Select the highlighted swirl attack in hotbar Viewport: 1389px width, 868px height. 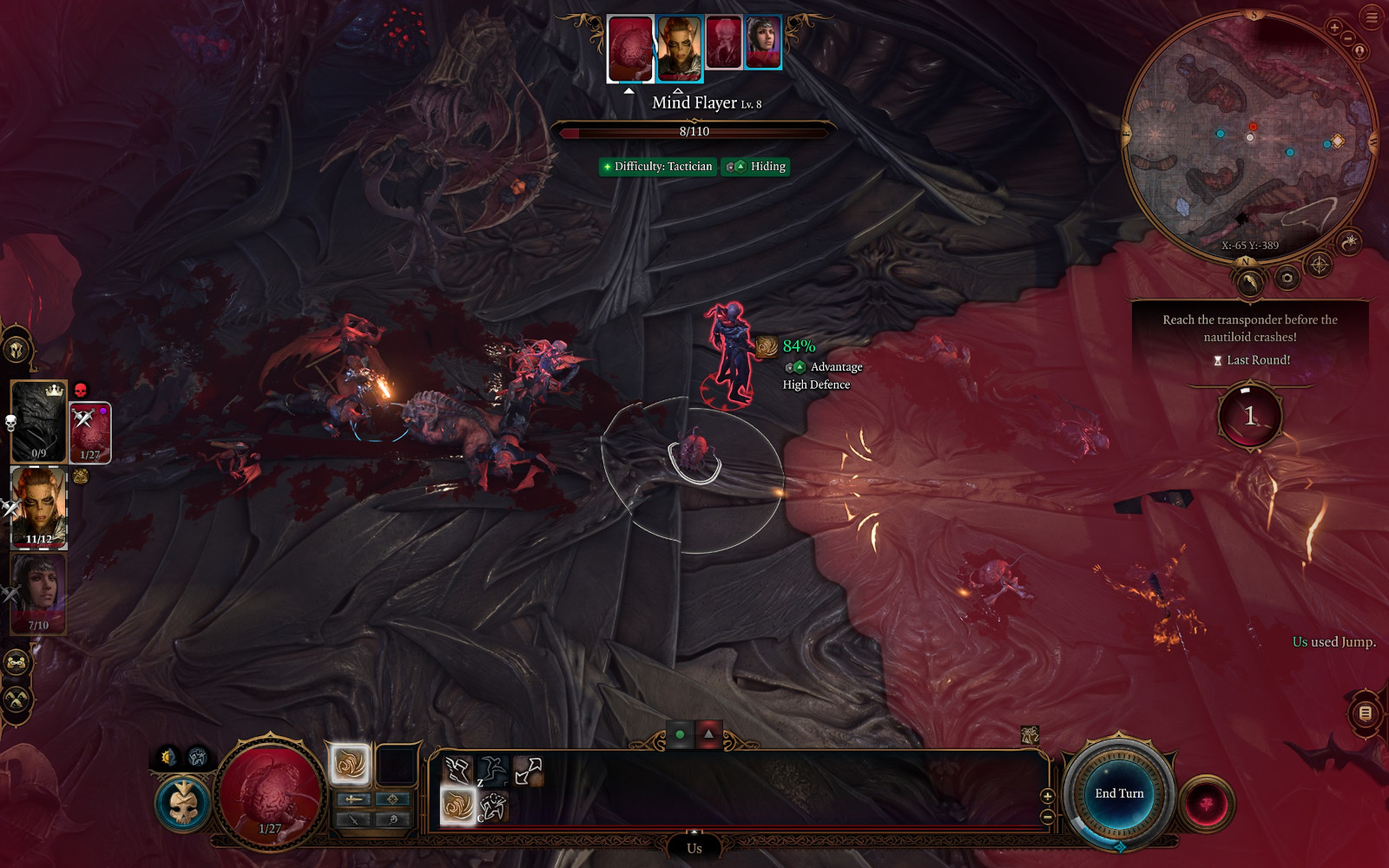(458, 806)
